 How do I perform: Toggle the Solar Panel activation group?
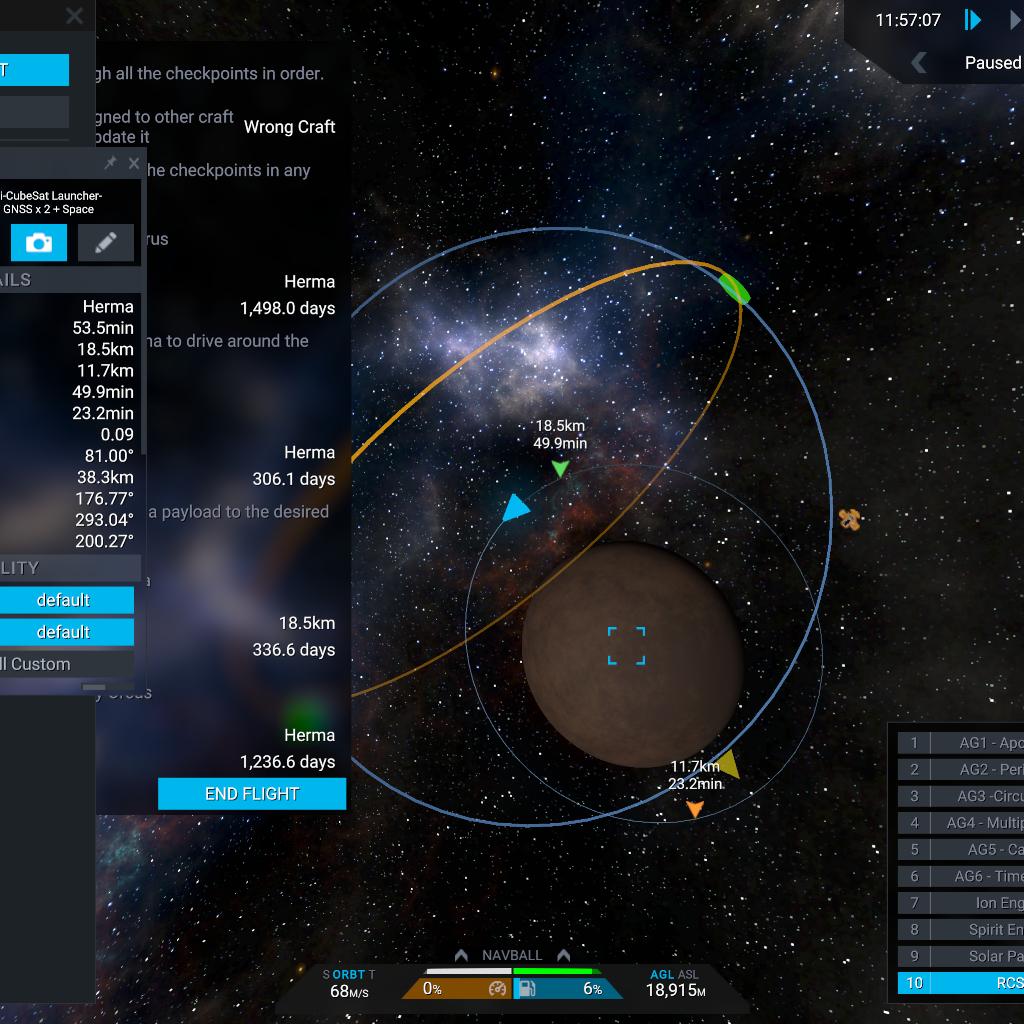coord(975,956)
